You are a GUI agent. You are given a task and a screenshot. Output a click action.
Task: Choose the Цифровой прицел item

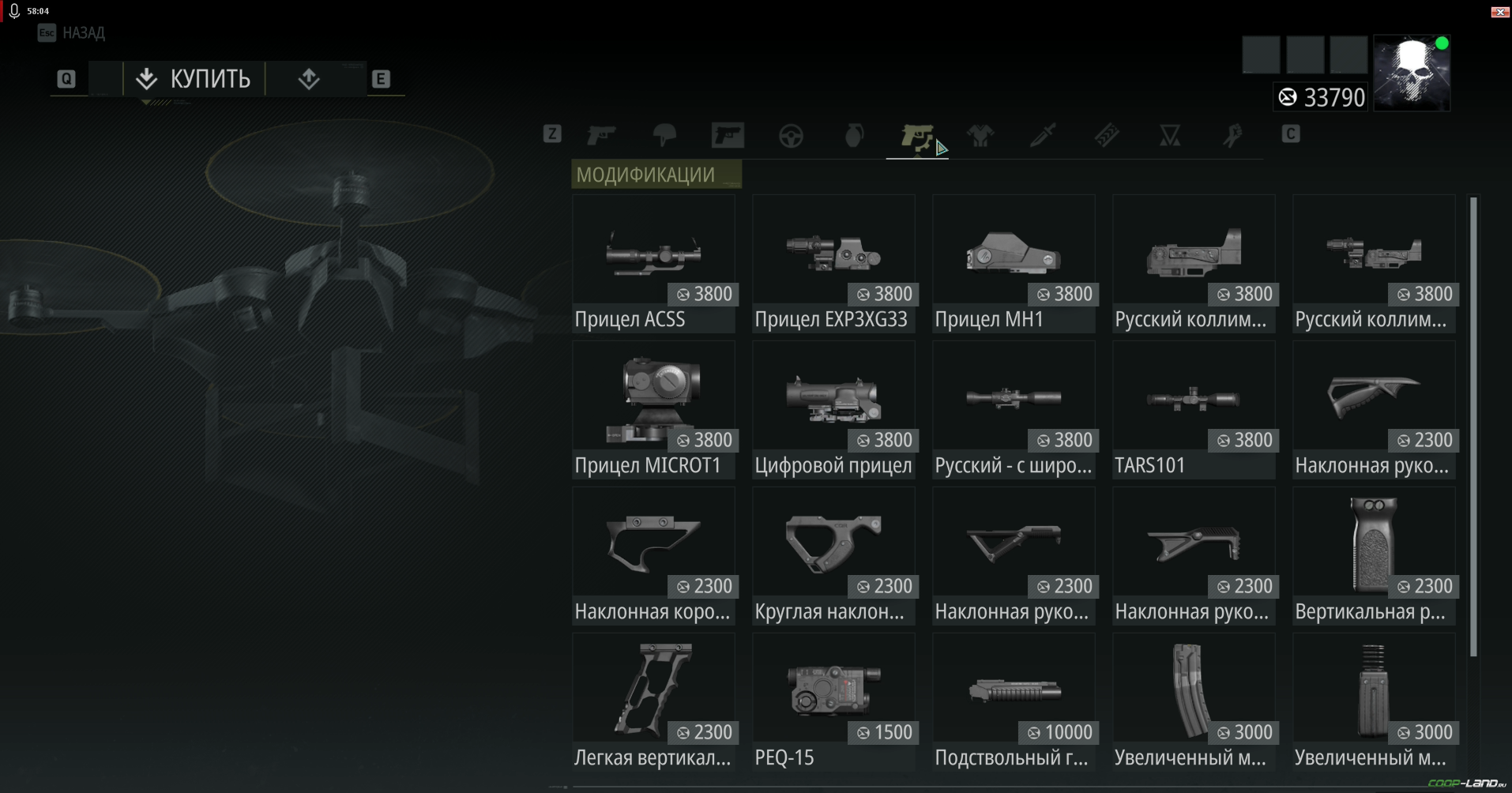[x=833, y=409]
